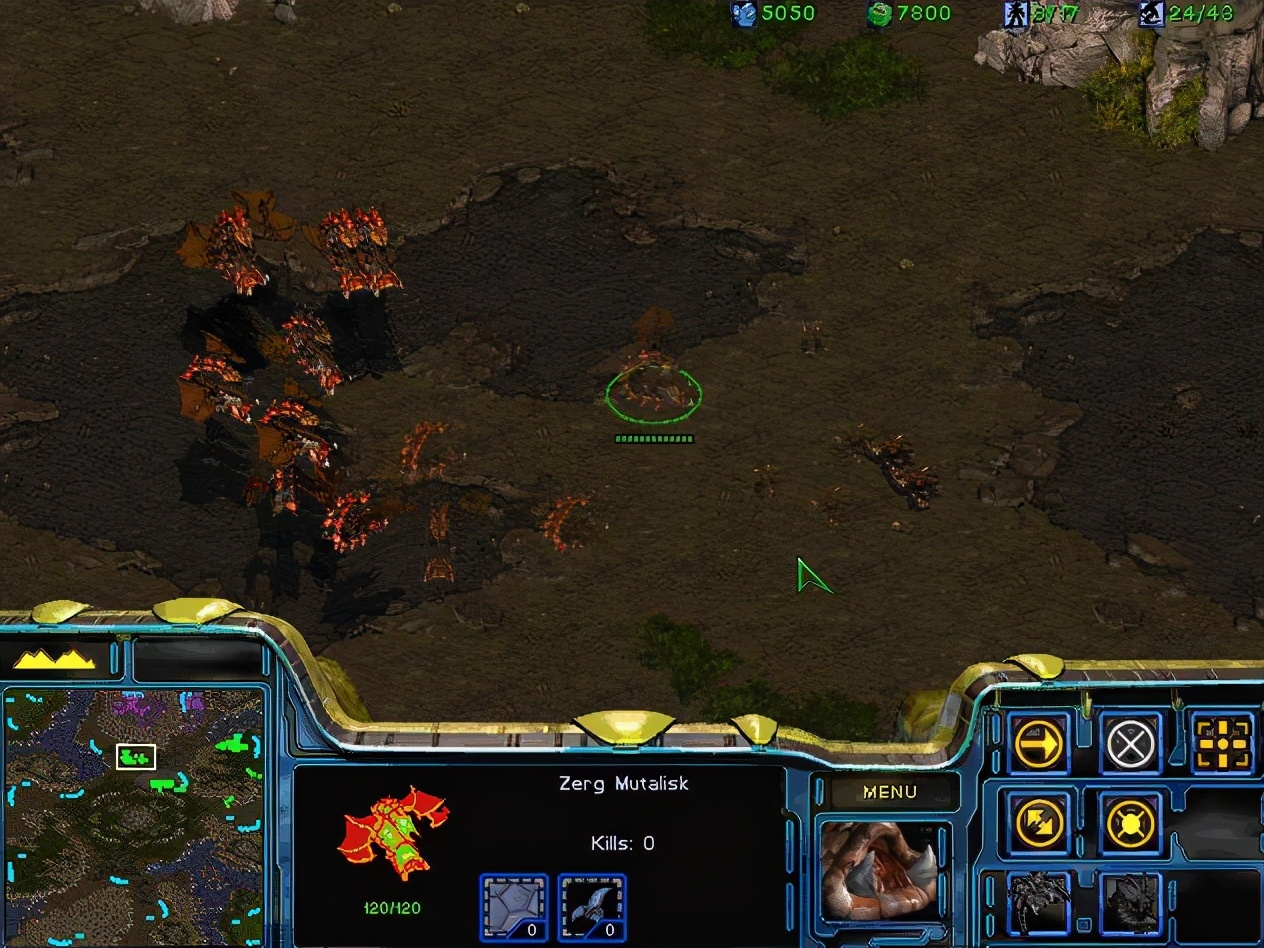Activate the Hold Position command
This screenshot has height=948, width=1264.
1131,823
